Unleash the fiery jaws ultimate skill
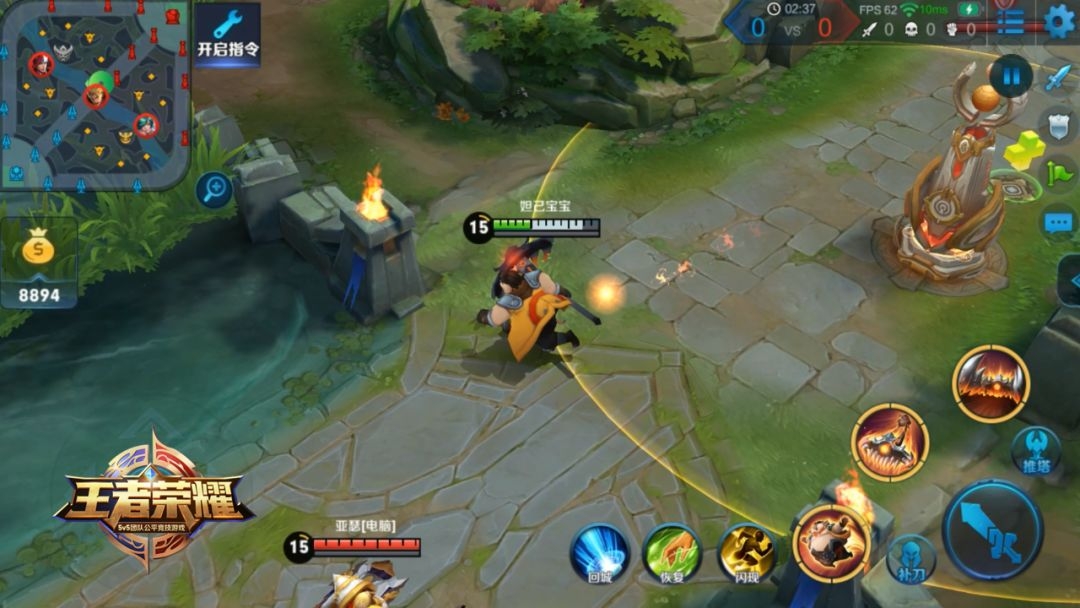This screenshot has height=608, width=1080. [x=990, y=383]
